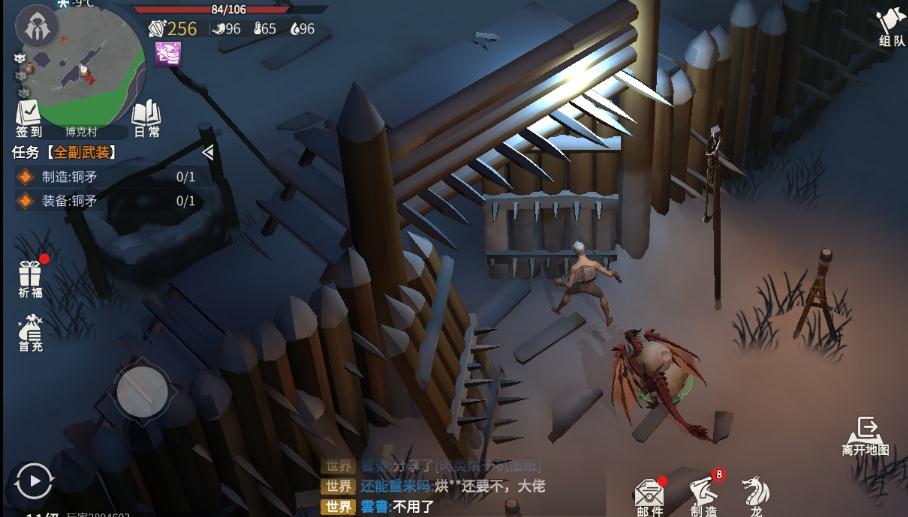Open the 祈福 gift box icon
The image size is (908, 517).
pyautogui.click(x=29, y=277)
